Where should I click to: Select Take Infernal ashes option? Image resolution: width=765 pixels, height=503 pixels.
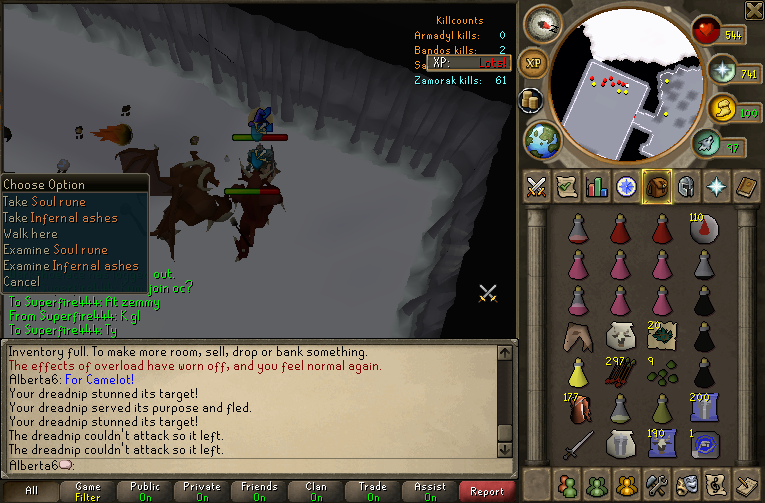[60, 217]
